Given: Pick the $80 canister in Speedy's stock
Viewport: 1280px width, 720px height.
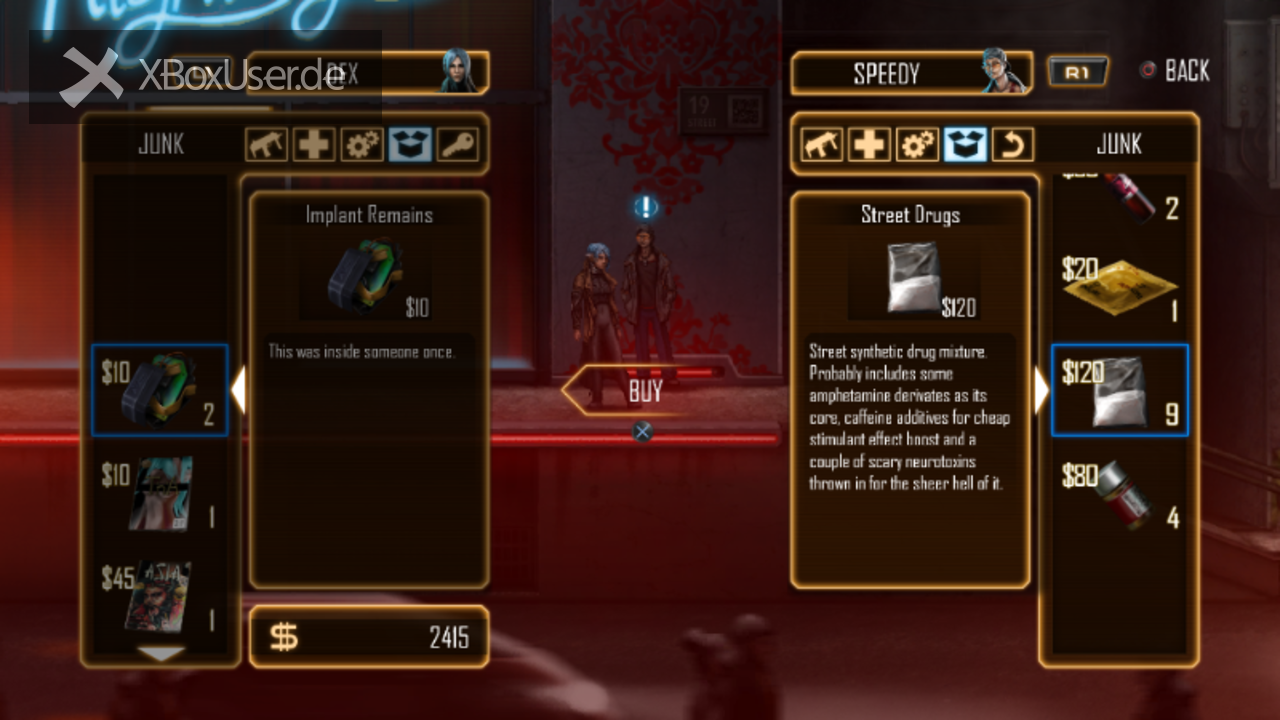Looking at the screenshot, I should coord(1120,494).
